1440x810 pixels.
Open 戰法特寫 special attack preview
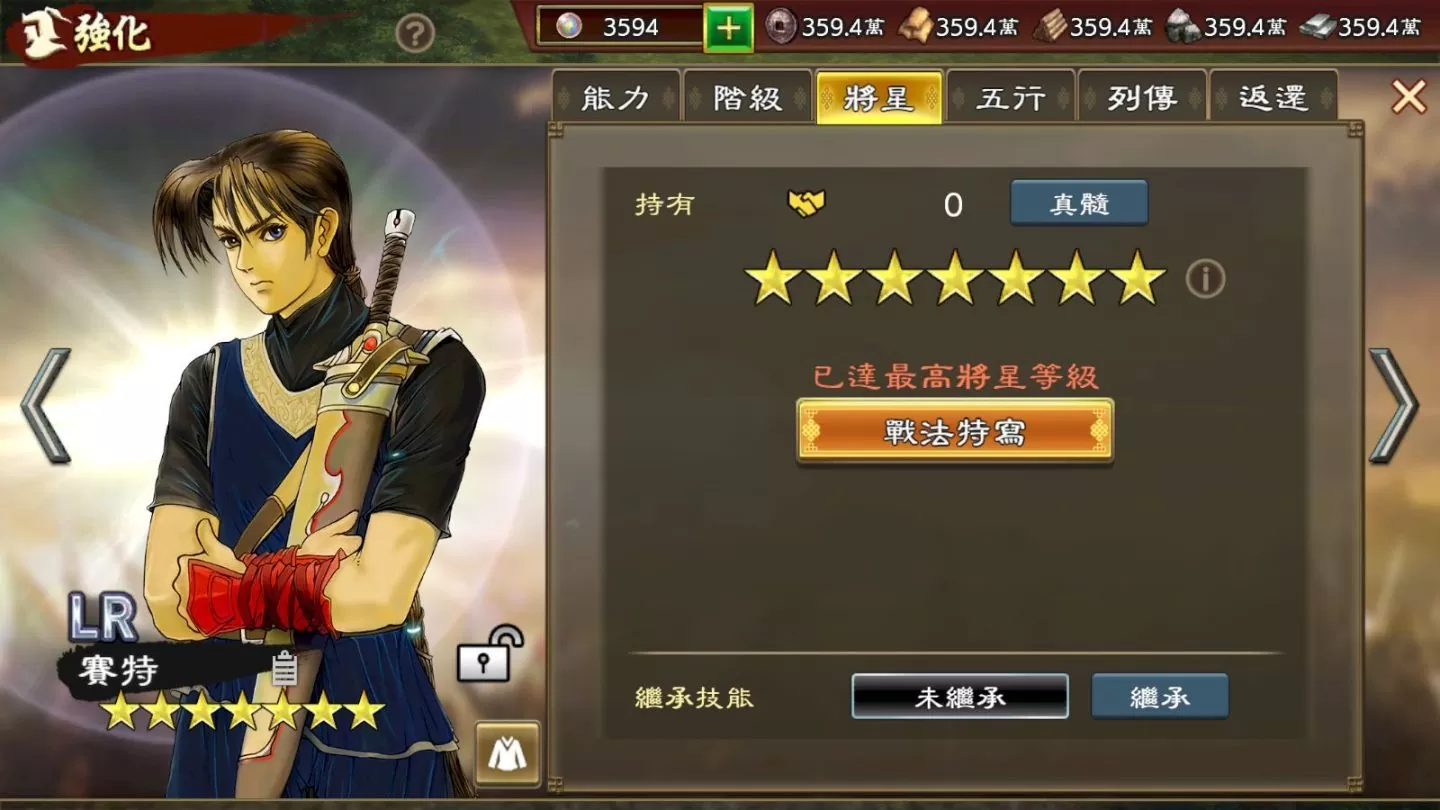[952, 432]
